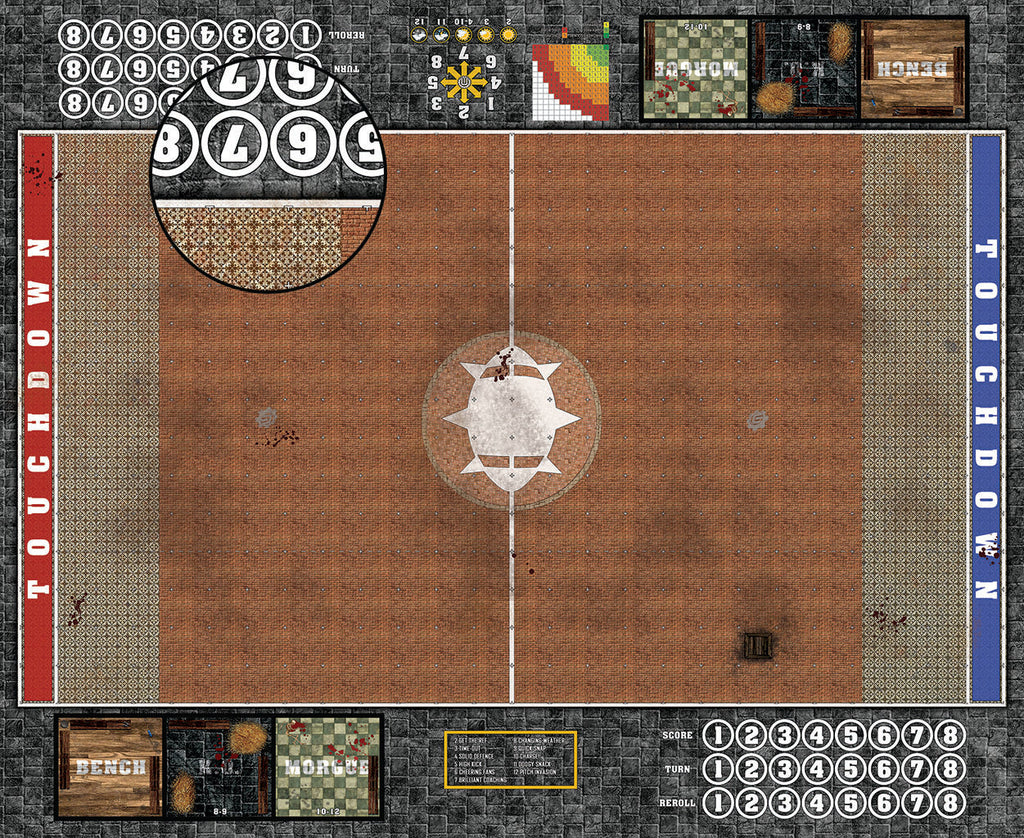Select the upright wooden Bench dugout box
1024x838 pixels.
[110, 766]
